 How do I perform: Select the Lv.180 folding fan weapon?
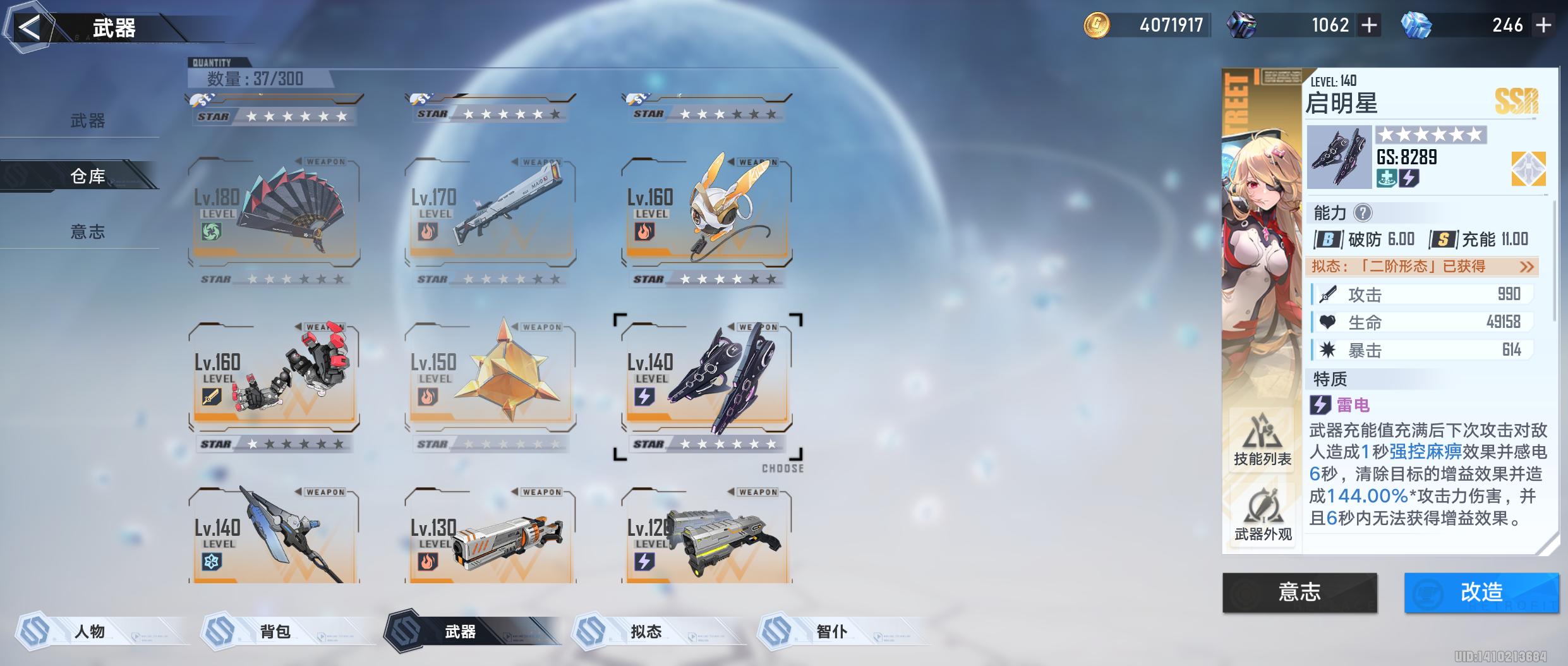[274, 213]
